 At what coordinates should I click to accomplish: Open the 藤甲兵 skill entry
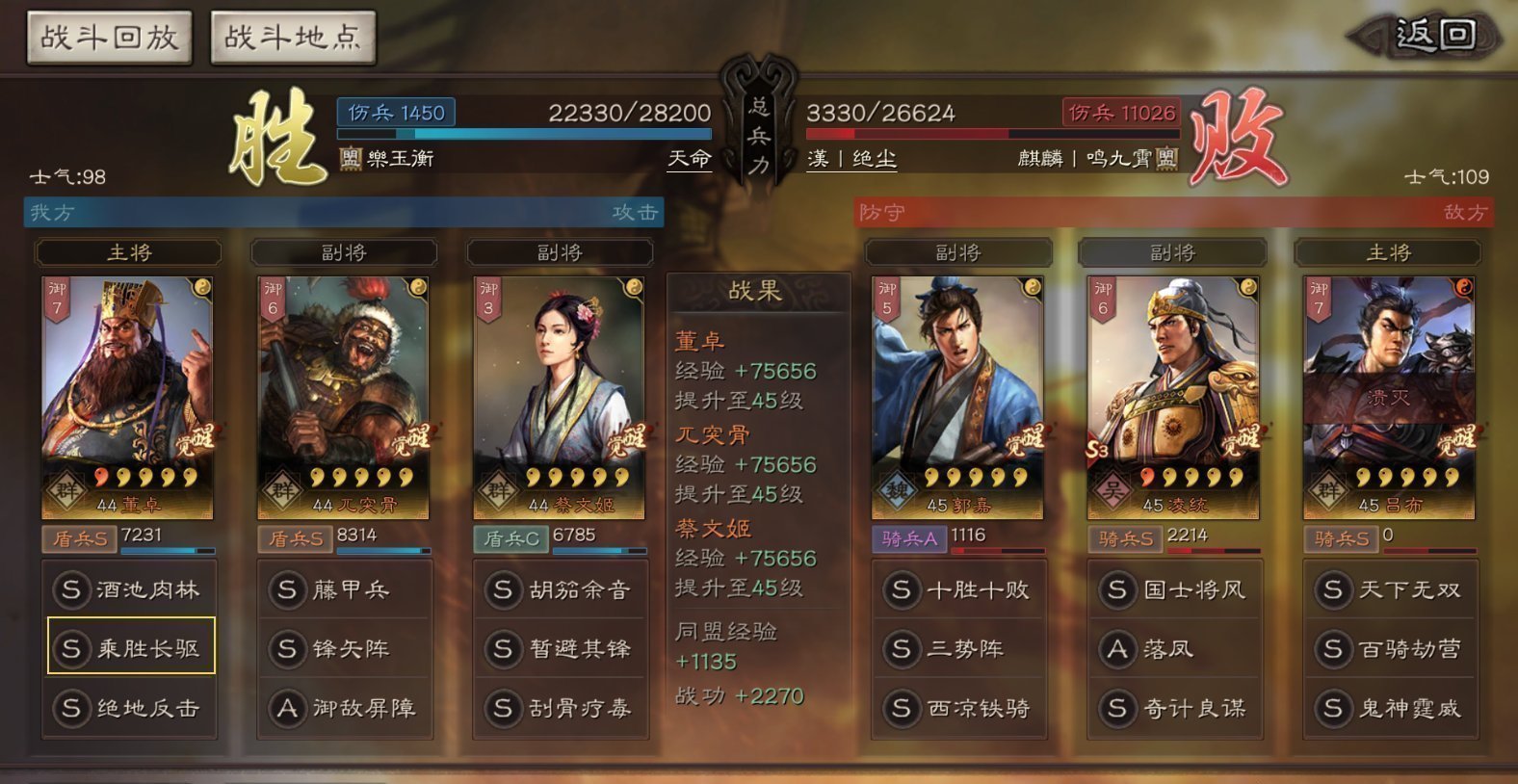346,589
